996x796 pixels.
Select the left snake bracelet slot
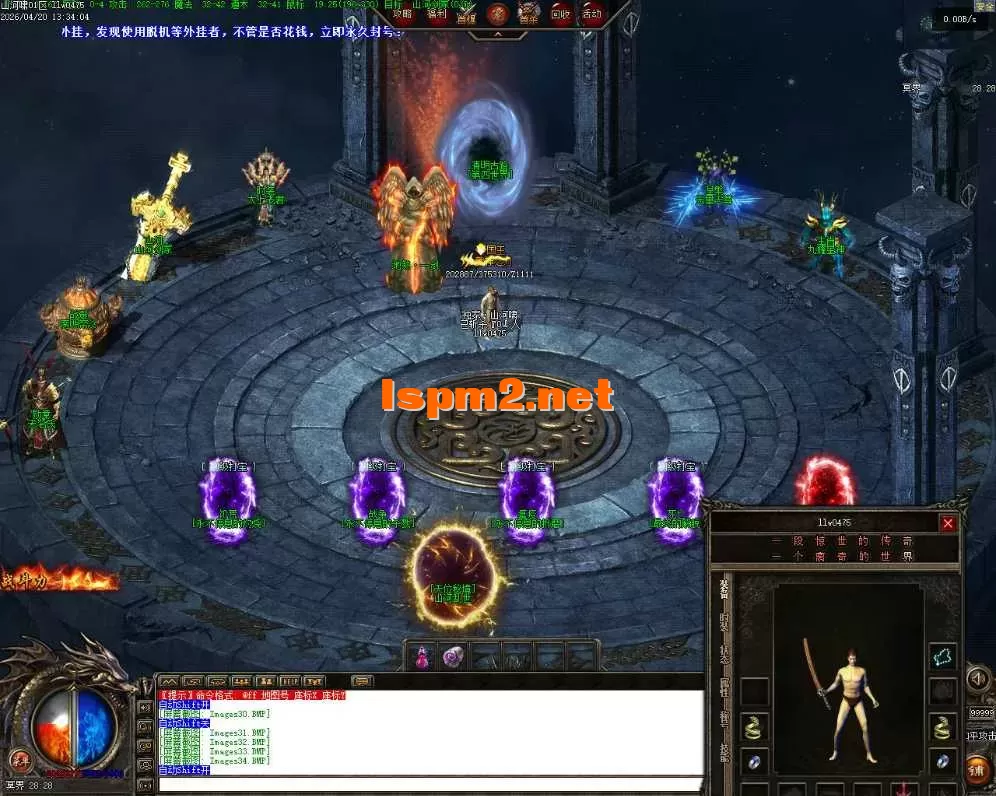[755, 727]
